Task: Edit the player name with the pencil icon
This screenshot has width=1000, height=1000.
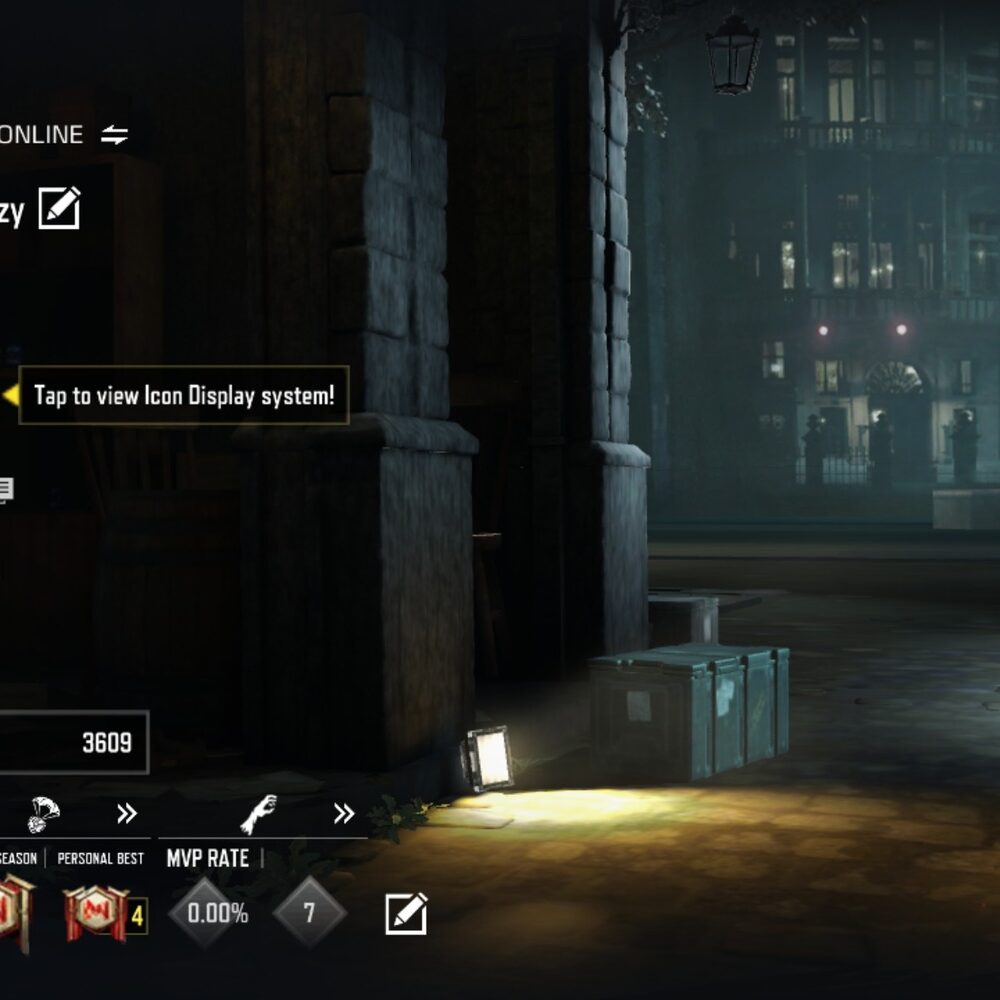Action: [x=59, y=209]
